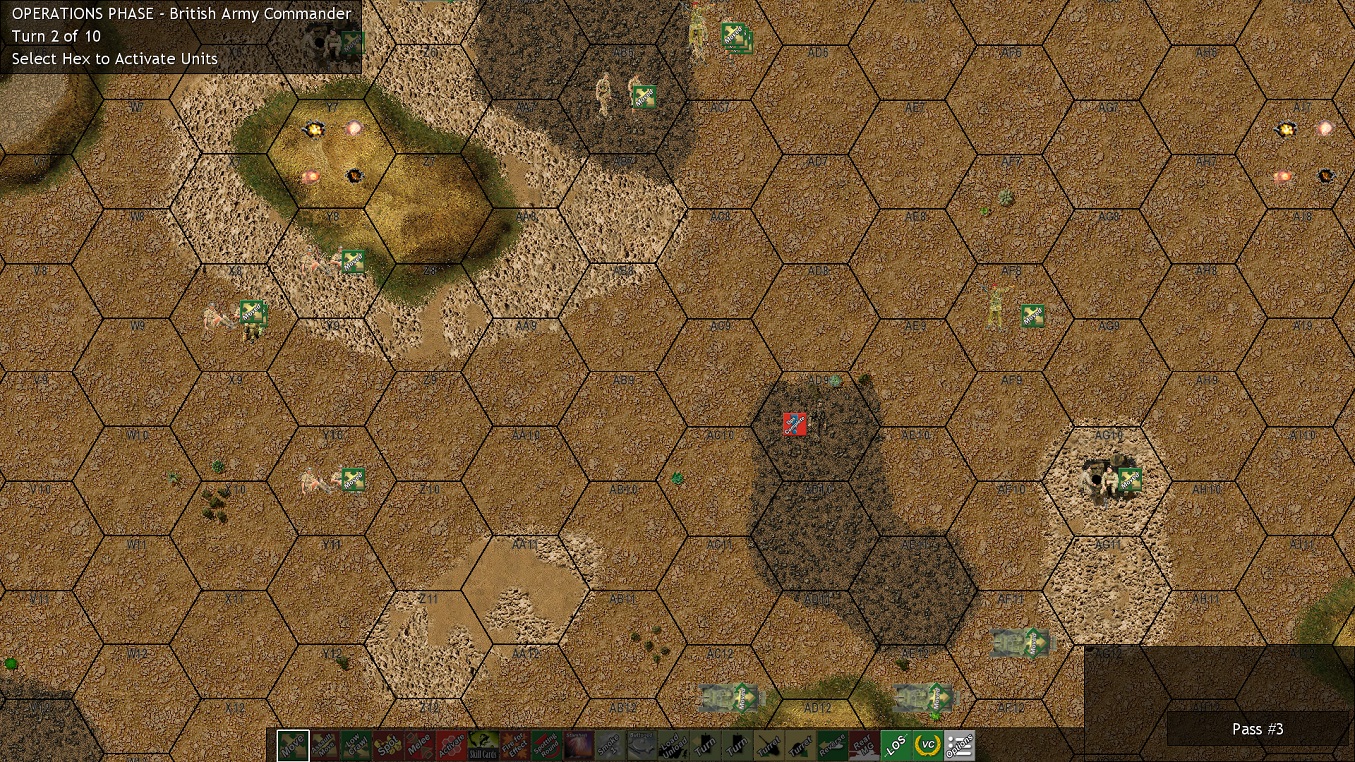Activate the Spot command icon
1355x762 pixels.
point(387,745)
